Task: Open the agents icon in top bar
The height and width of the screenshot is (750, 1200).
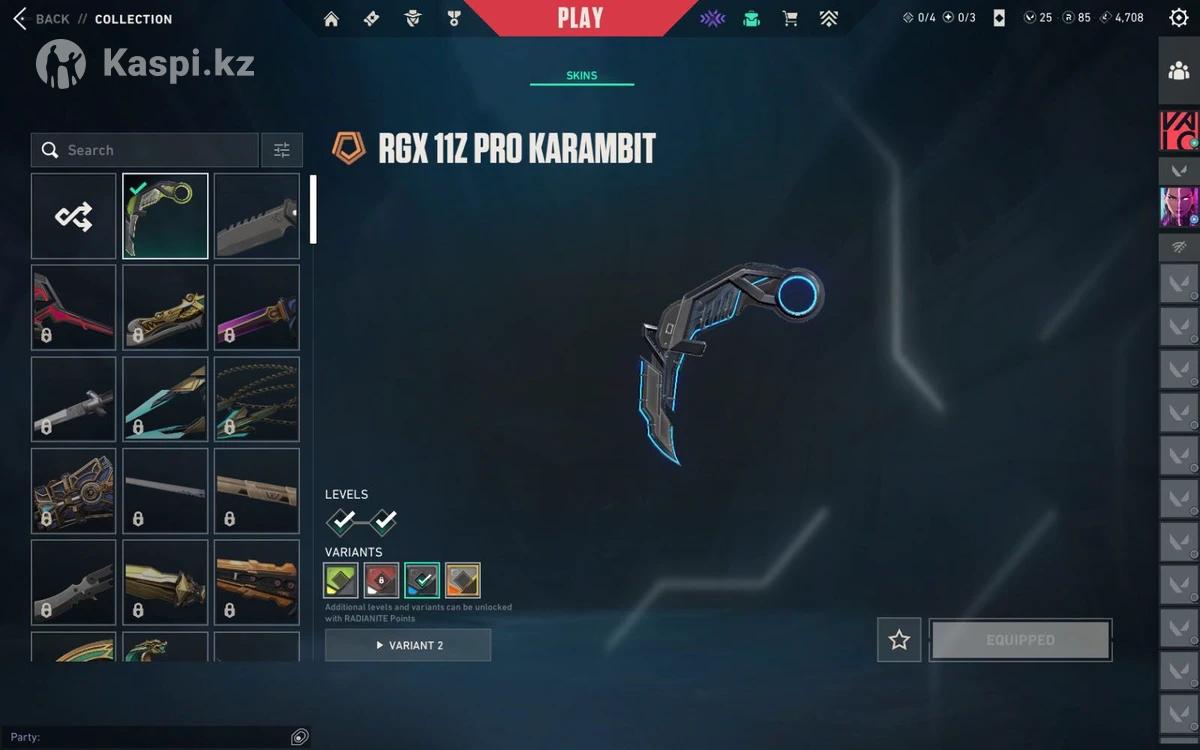Action: (412, 19)
